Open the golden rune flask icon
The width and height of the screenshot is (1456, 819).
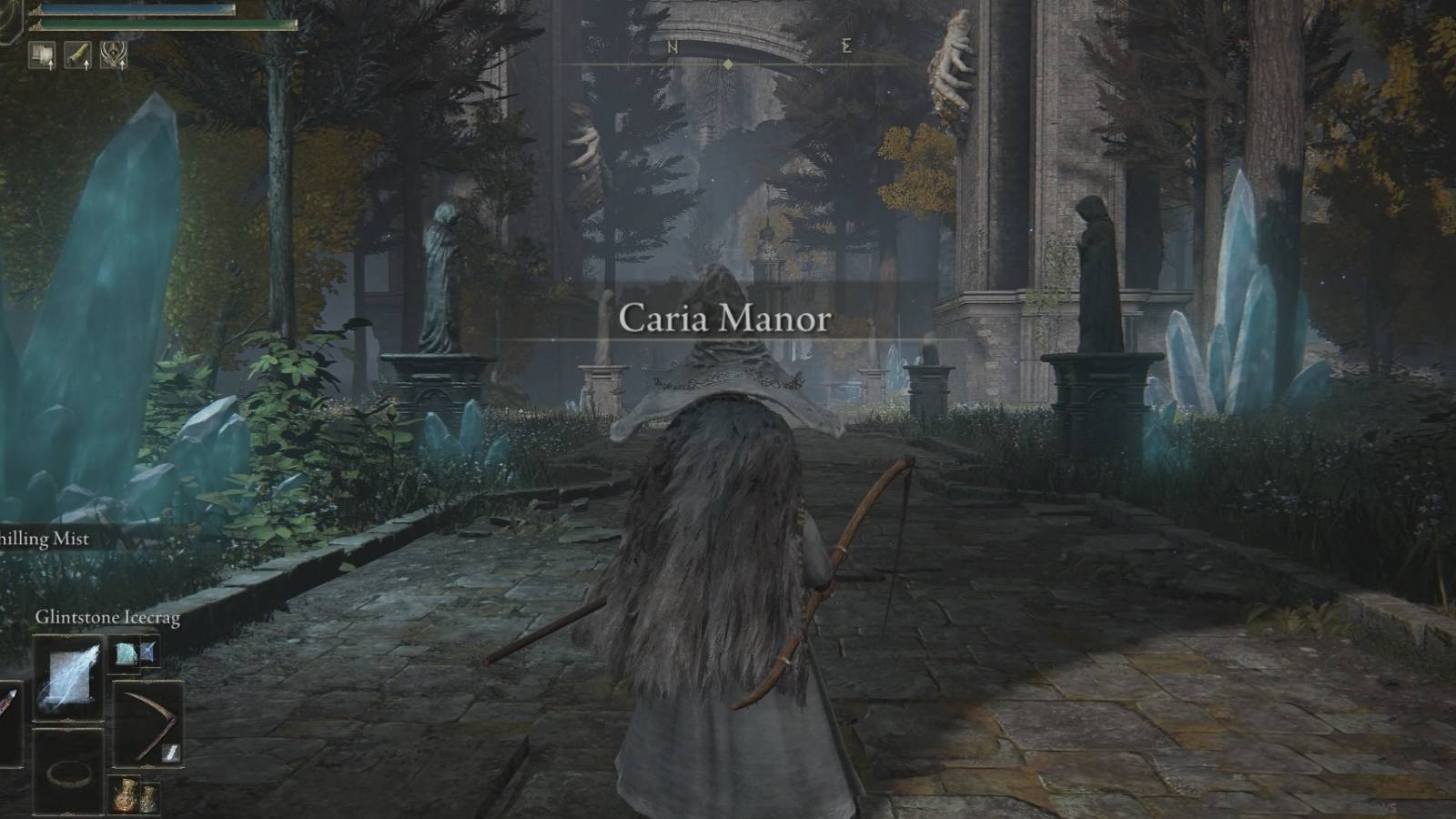coord(149,797)
